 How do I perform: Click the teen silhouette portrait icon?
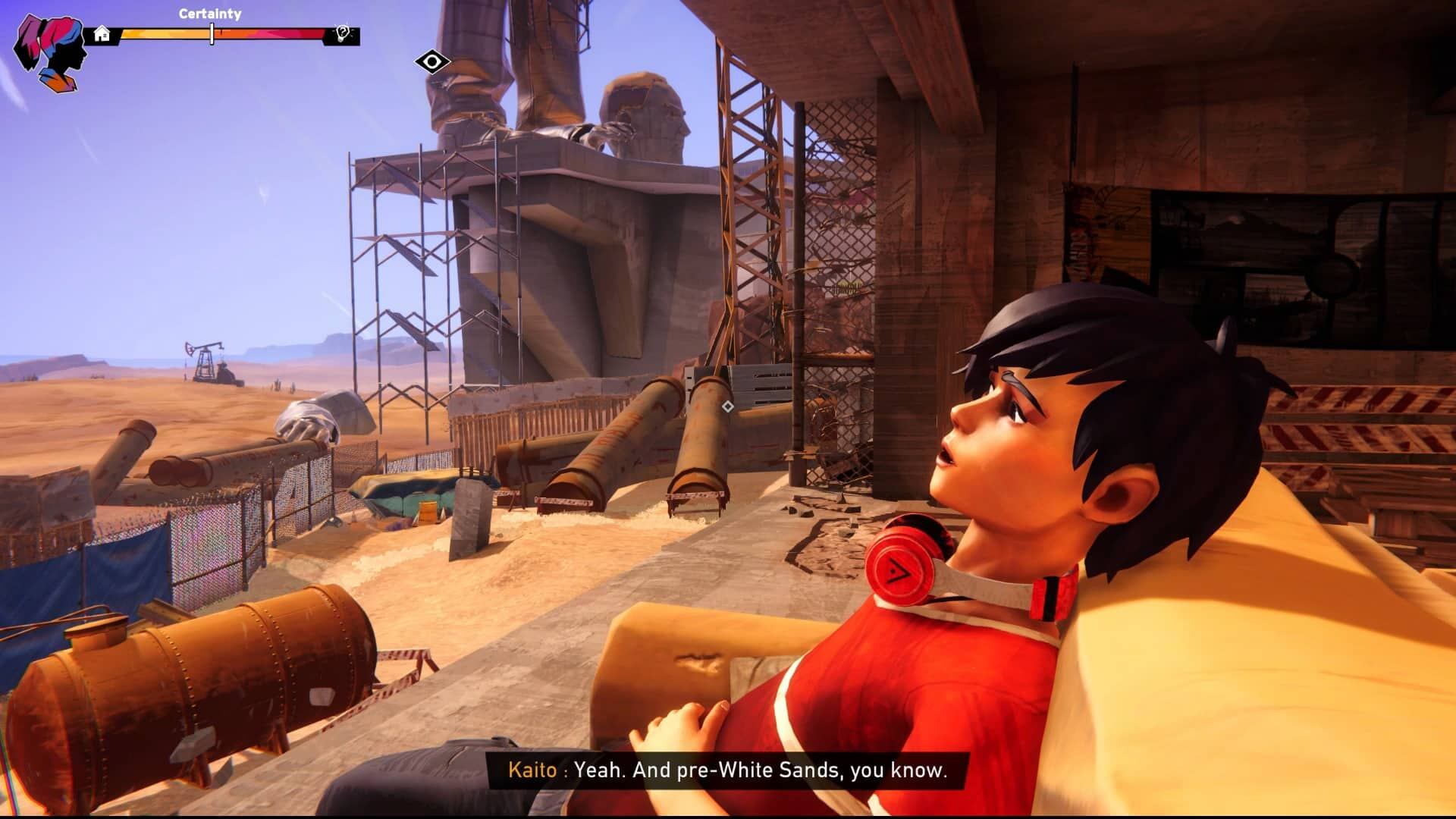[x=47, y=44]
